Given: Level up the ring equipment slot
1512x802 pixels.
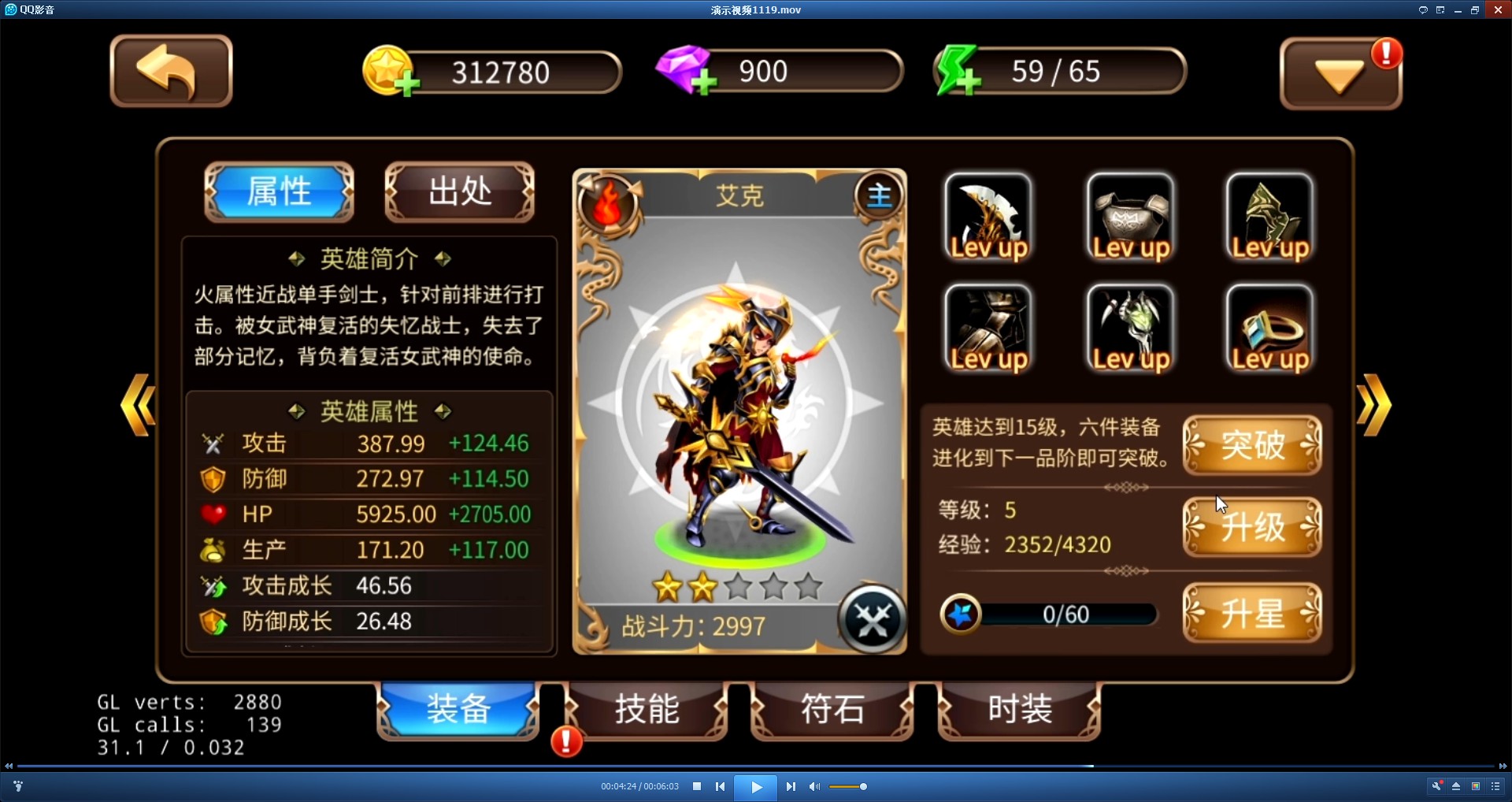Looking at the screenshot, I should coord(1269,329).
